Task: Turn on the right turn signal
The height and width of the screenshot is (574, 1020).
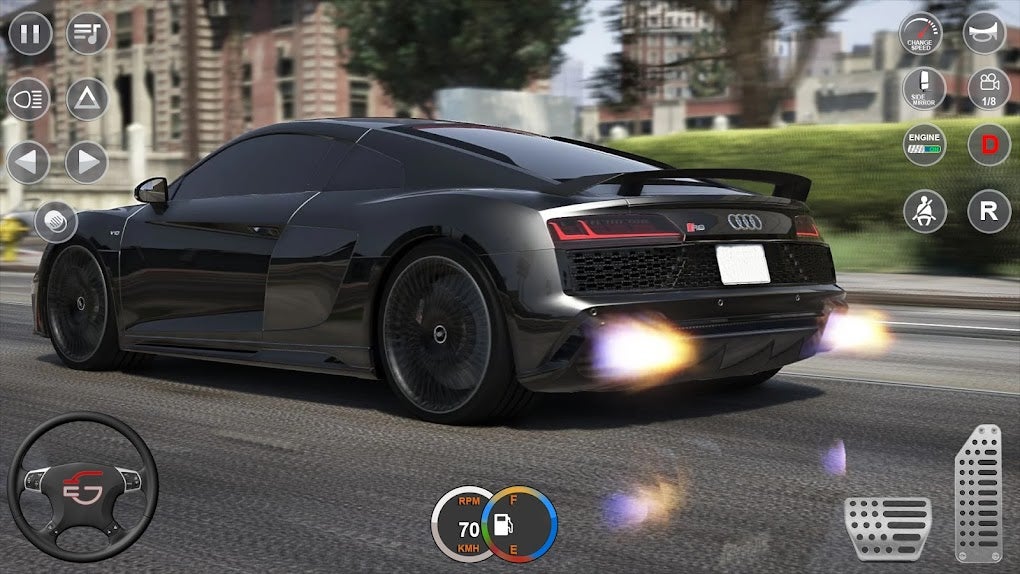Action: click(87, 162)
